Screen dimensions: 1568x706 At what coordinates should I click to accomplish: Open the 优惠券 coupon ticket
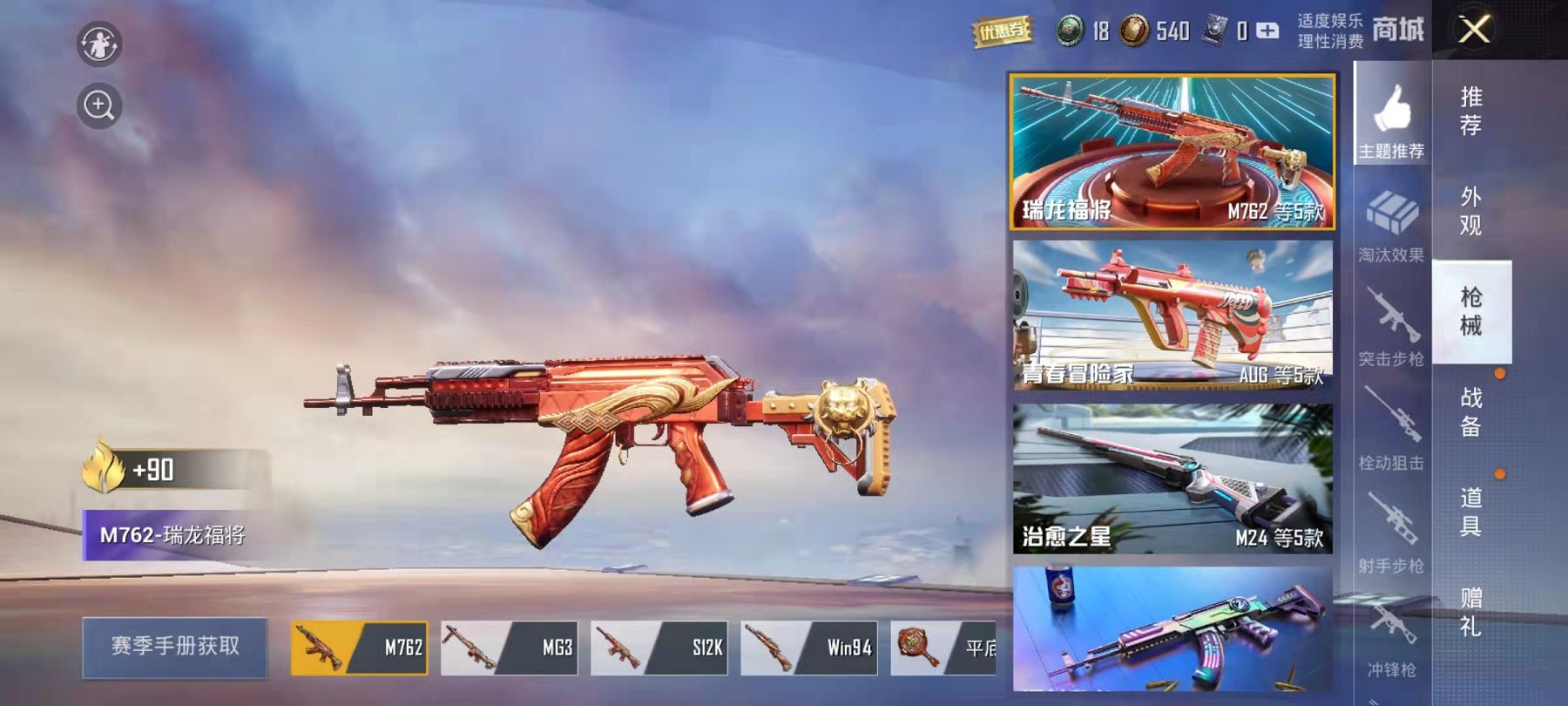coord(1002,32)
